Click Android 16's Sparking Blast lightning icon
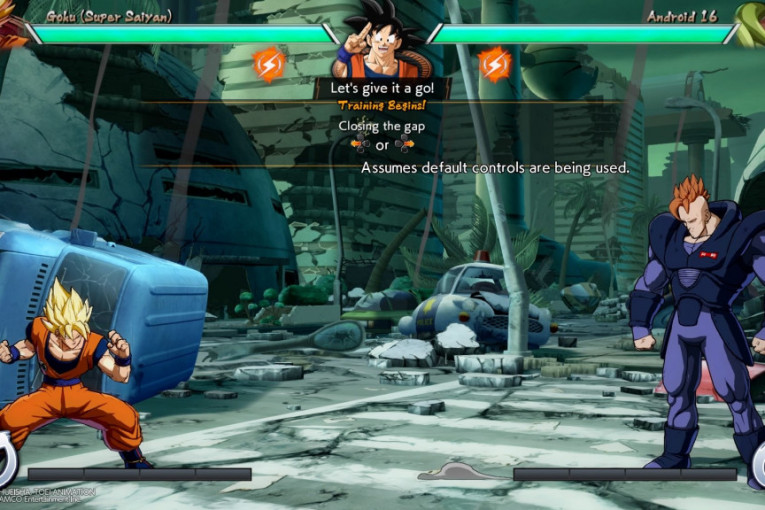Viewport: 765px width, 510px height. (495, 64)
